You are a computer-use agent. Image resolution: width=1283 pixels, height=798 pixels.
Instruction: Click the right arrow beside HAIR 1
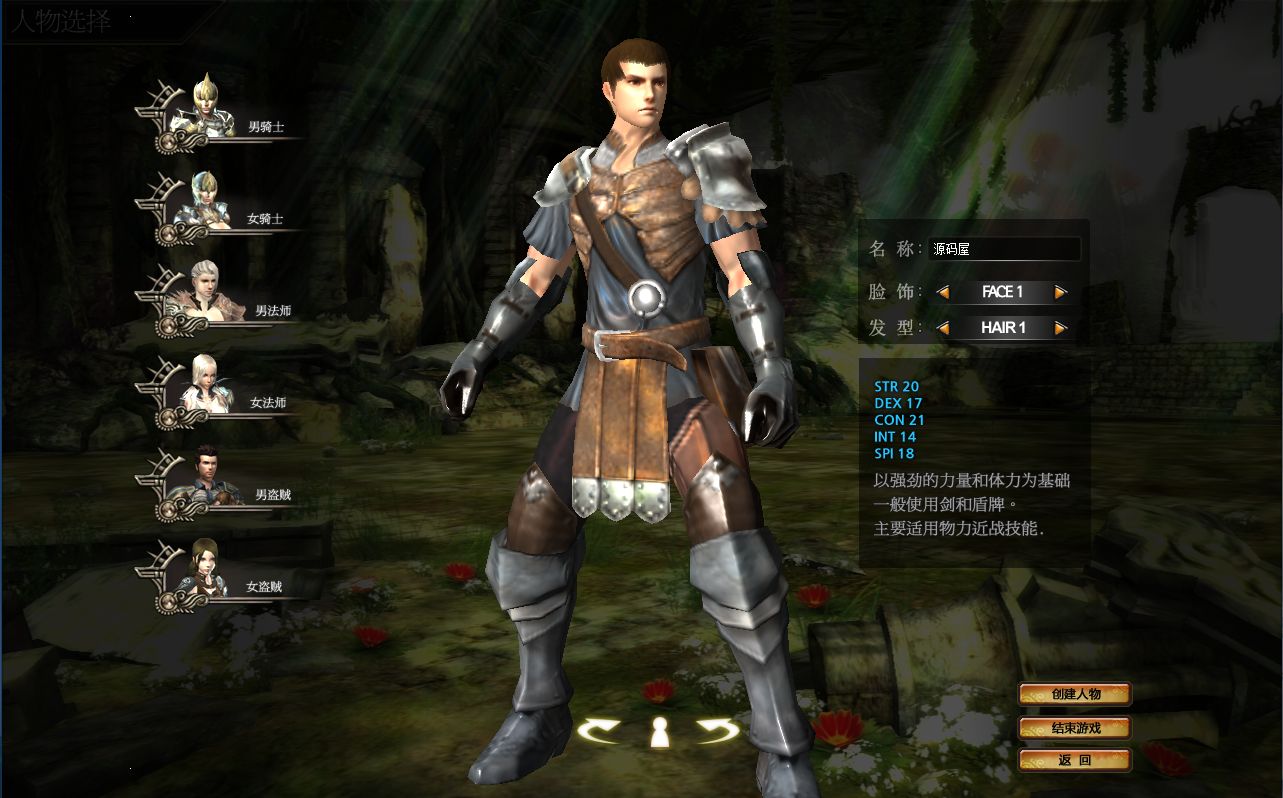[x=1063, y=328]
